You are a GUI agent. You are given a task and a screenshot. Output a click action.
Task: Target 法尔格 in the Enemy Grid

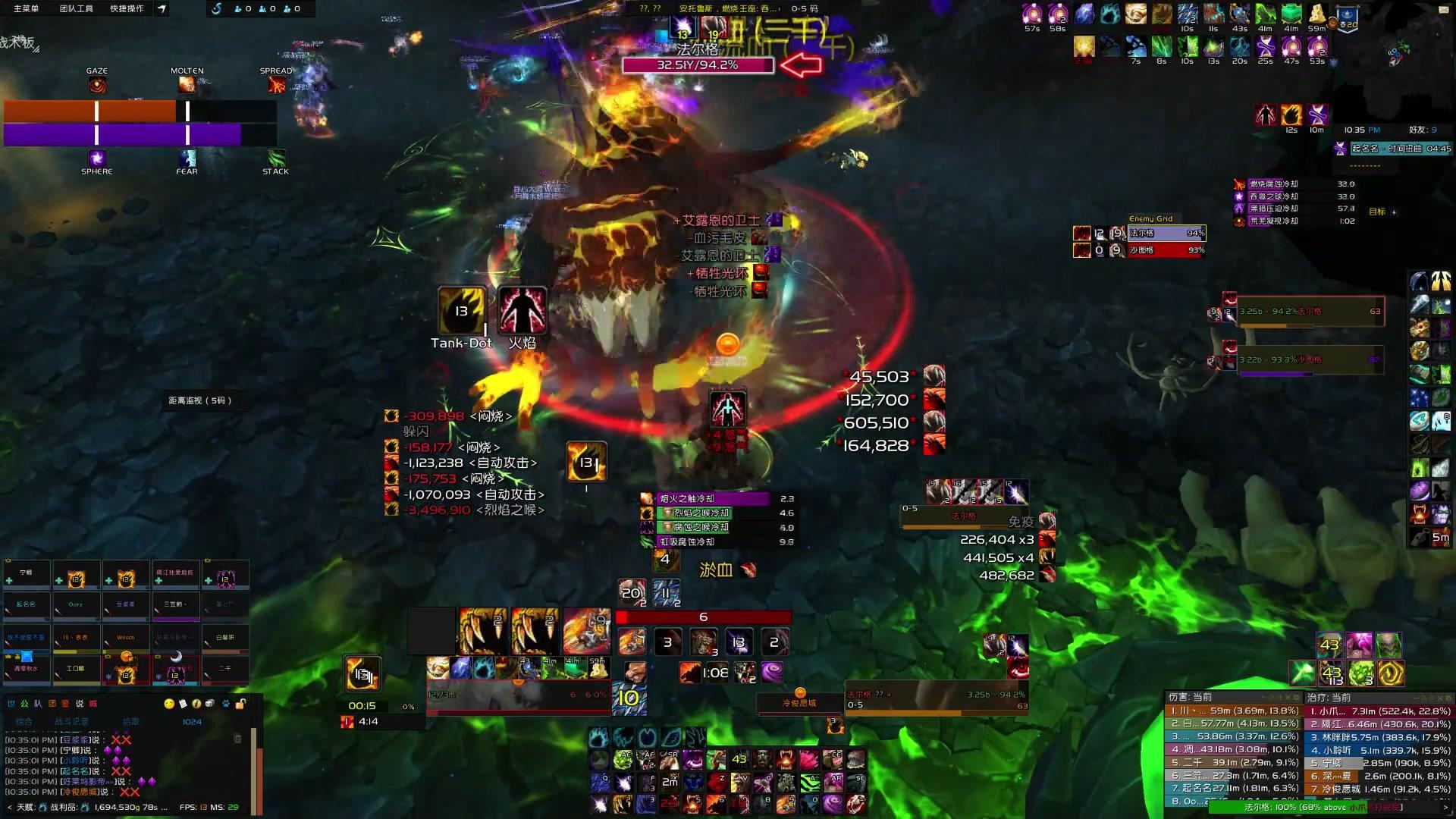click(x=1166, y=234)
